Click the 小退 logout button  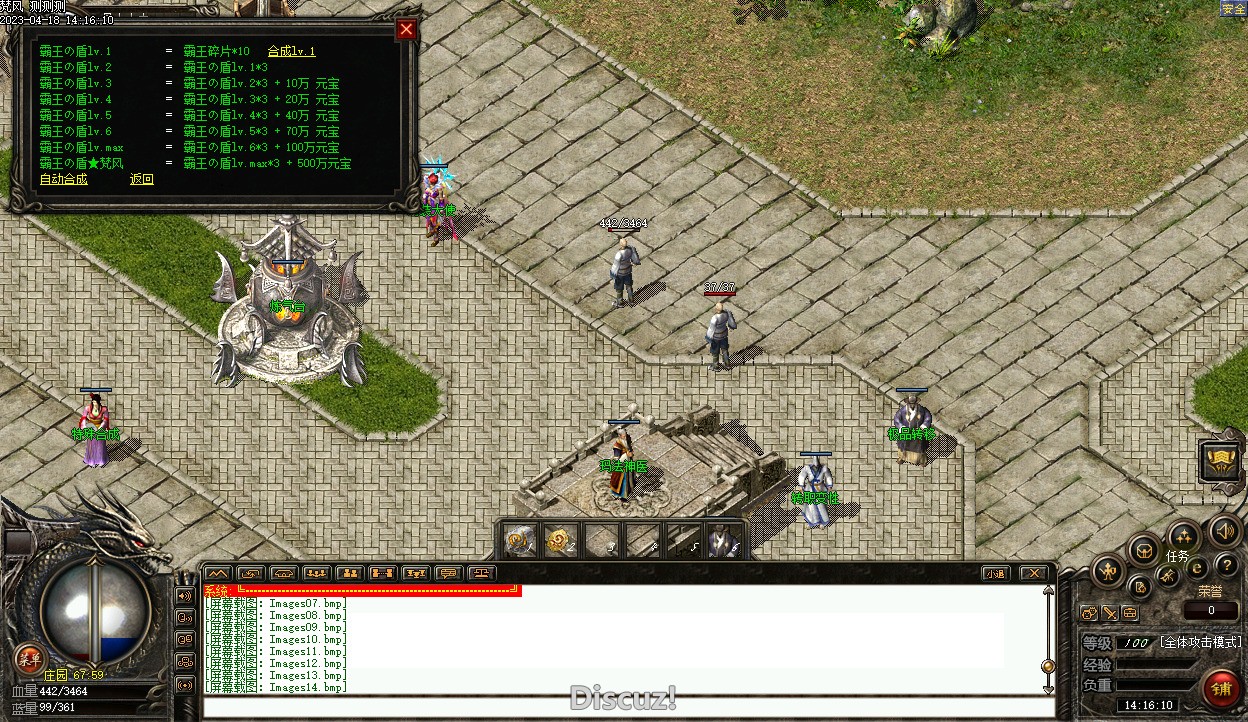[x=994, y=573]
